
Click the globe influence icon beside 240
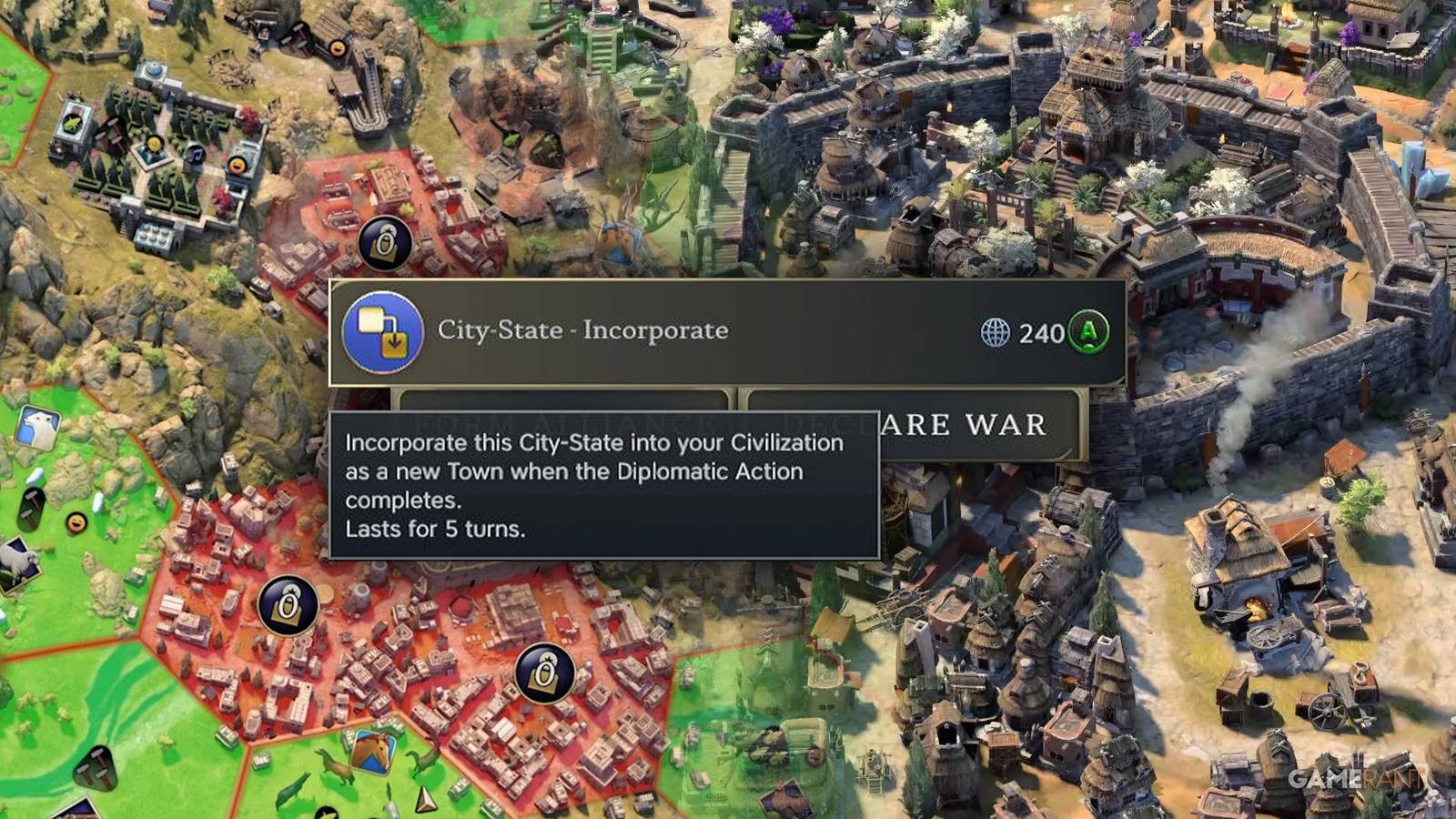[994, 333]
